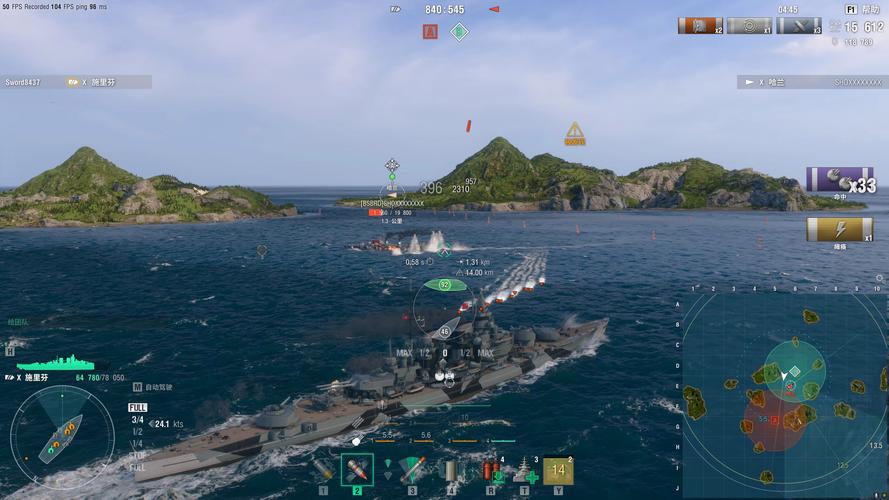Select the green team base marker

[x=458, y=32]
